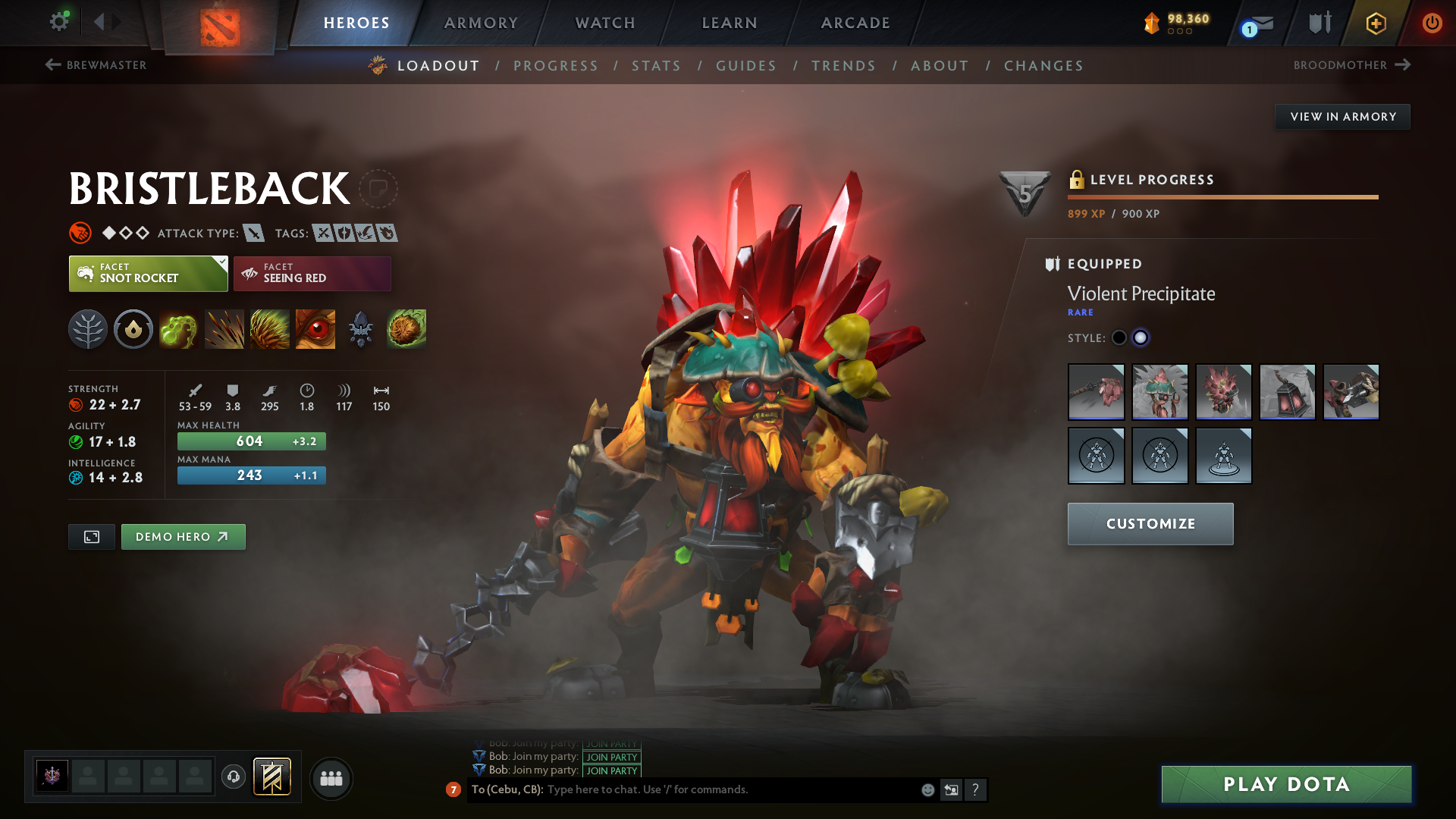Navigate to previous hero Brewmaster
This screenshot has width=1456, height=819.
[x=96, y=65]
